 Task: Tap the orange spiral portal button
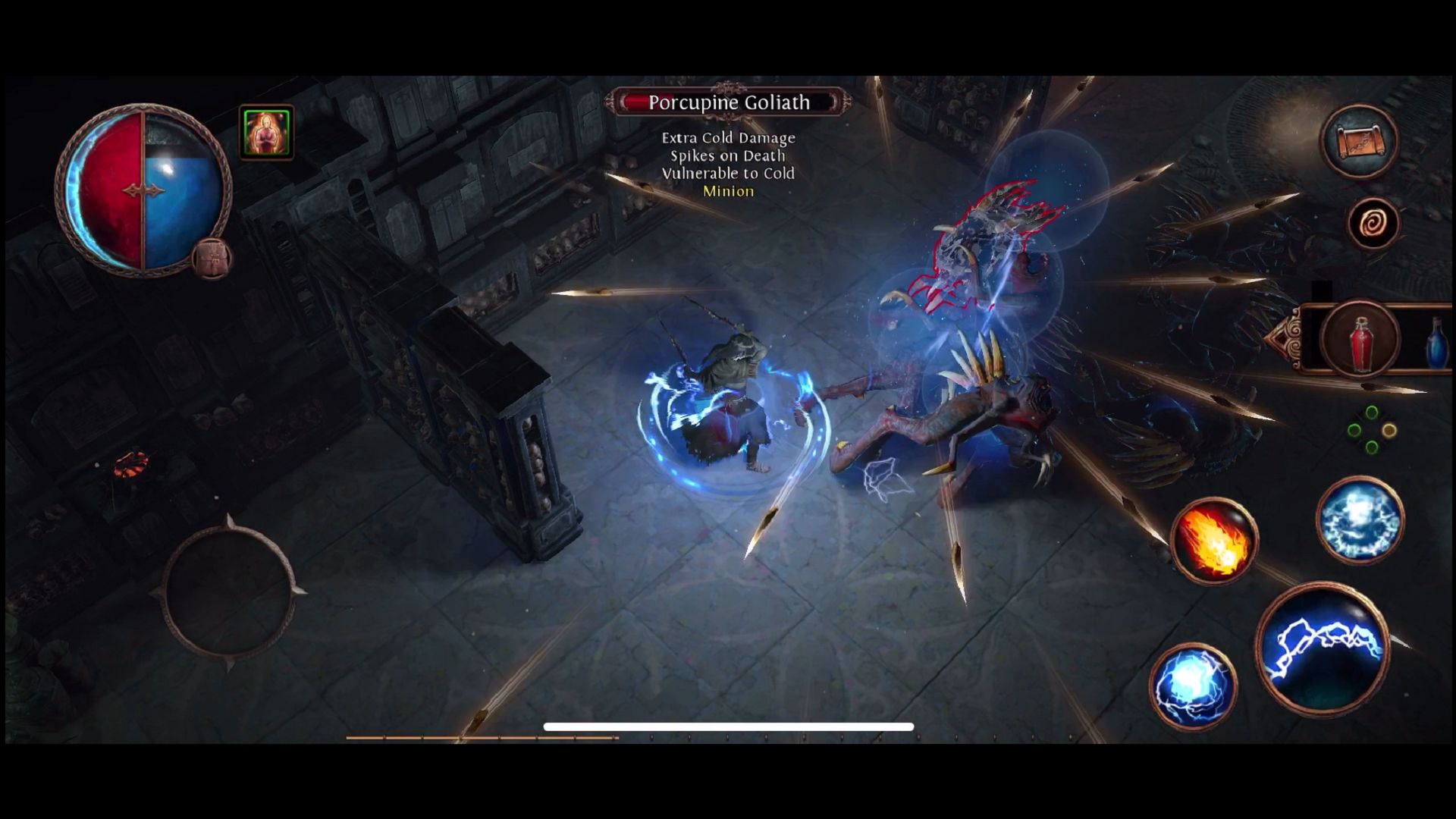1373,224
